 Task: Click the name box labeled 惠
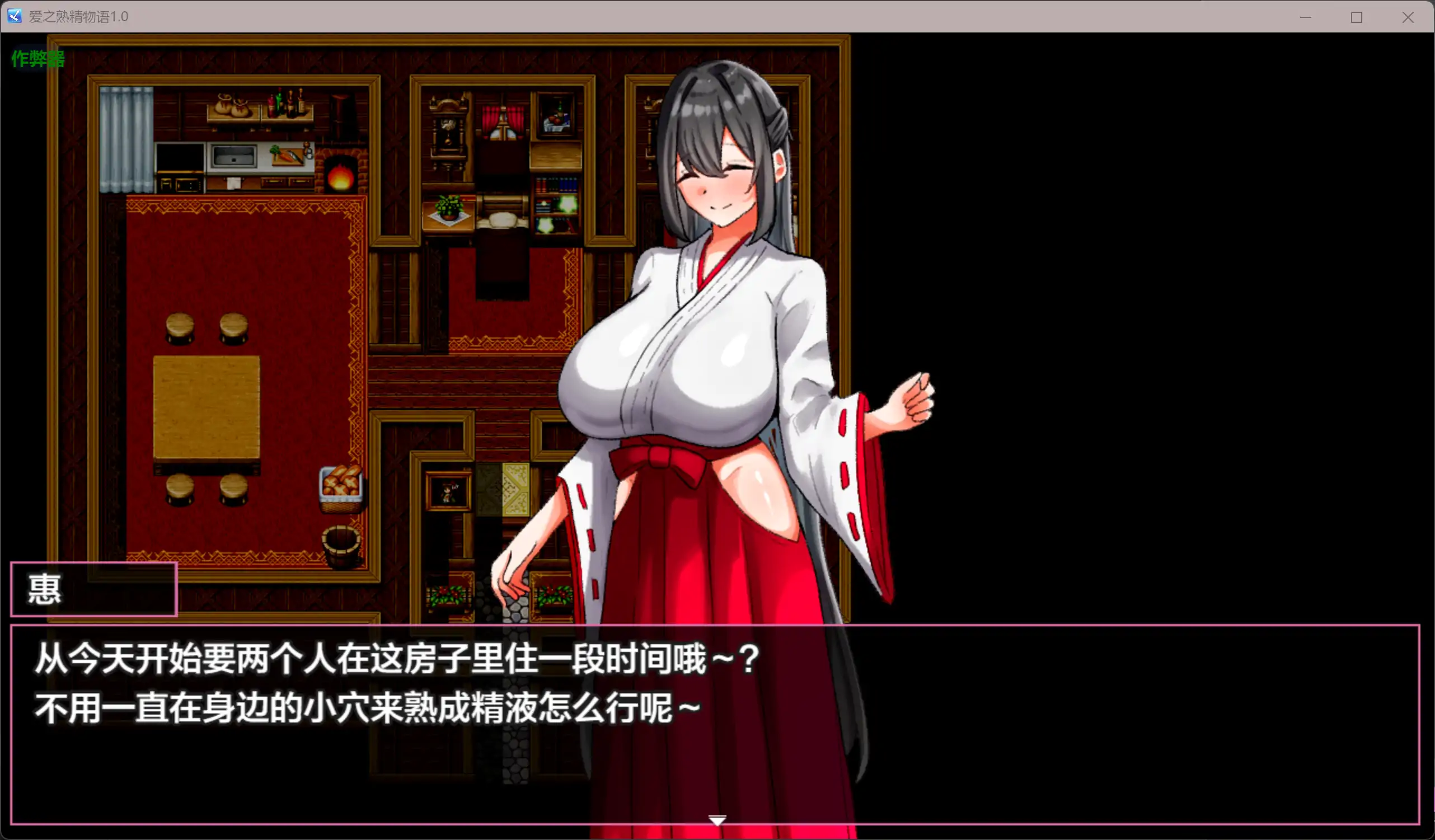point(93,589)
